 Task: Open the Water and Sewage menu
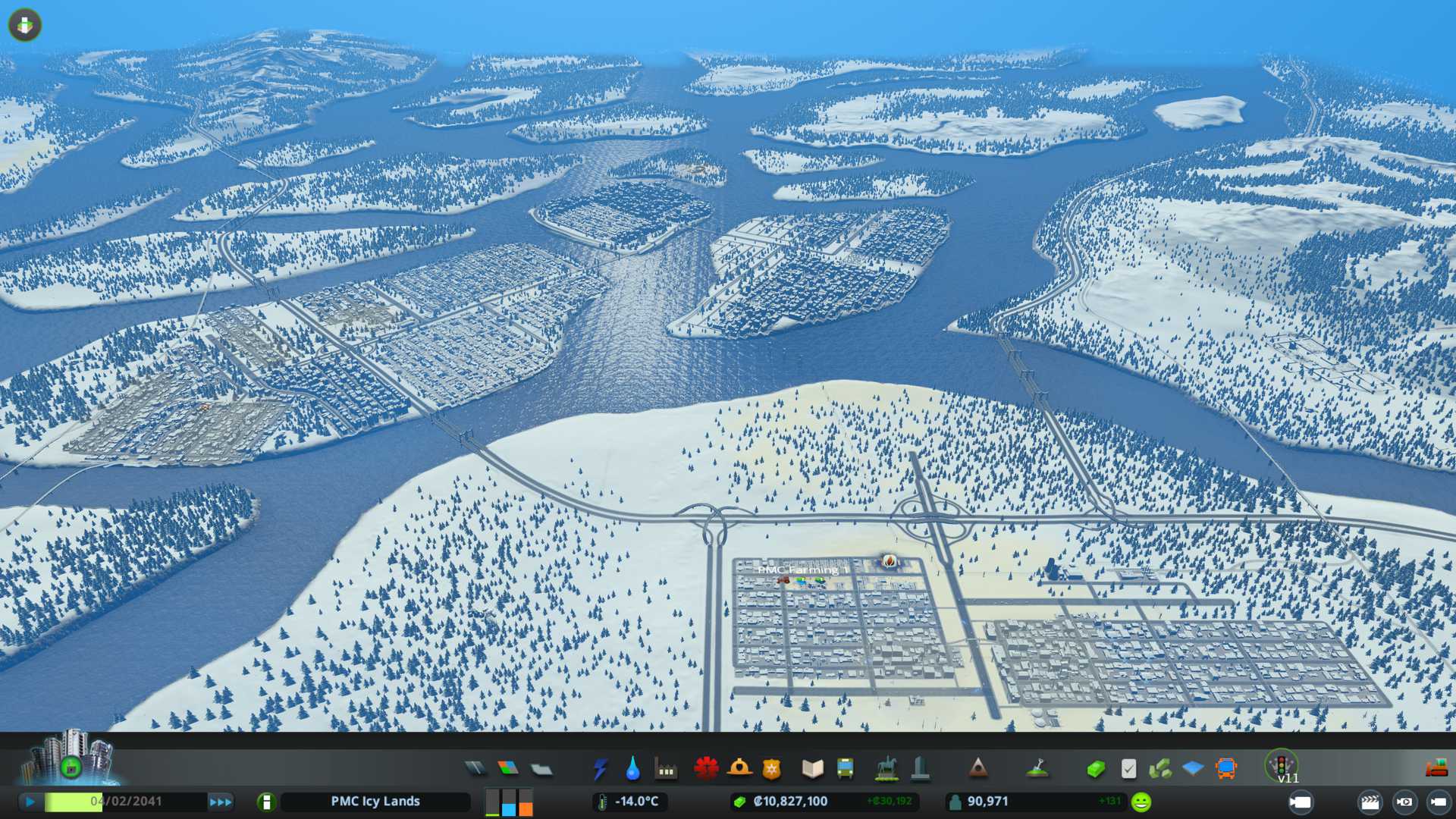pos(632,769)
